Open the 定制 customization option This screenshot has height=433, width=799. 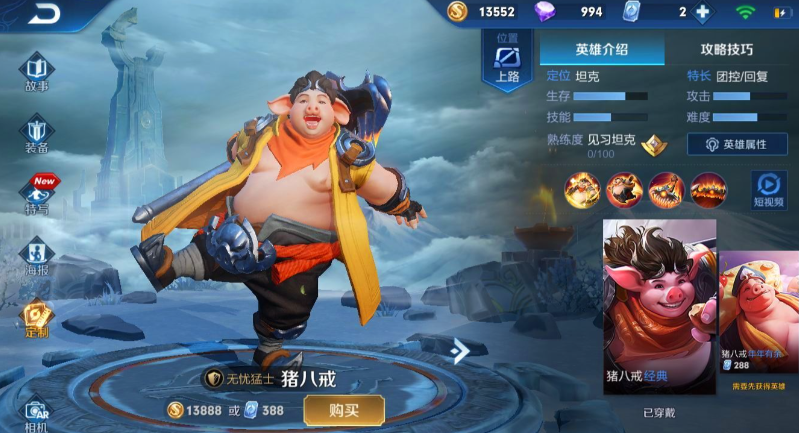37,319
